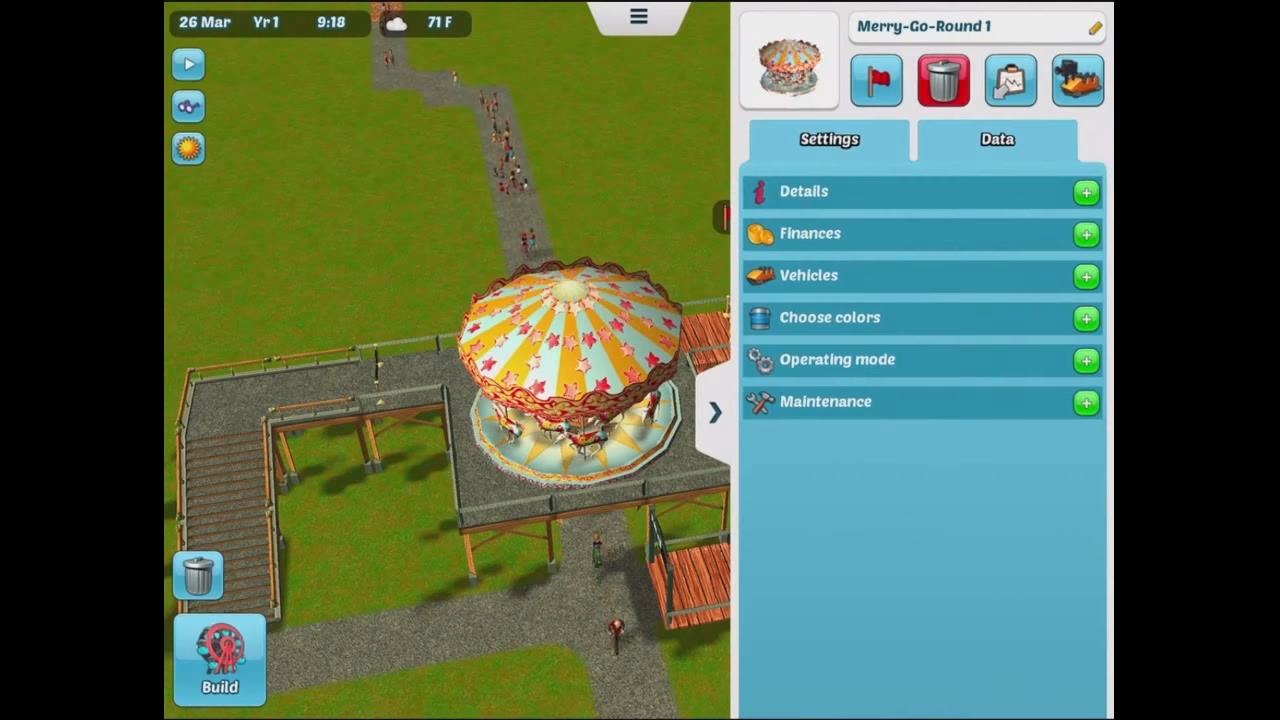Image resolution: width=1280 pixels, height=720 pixels.
Task: Select the Settings tab
Action: pyautogui.click(x=829, y=140)
